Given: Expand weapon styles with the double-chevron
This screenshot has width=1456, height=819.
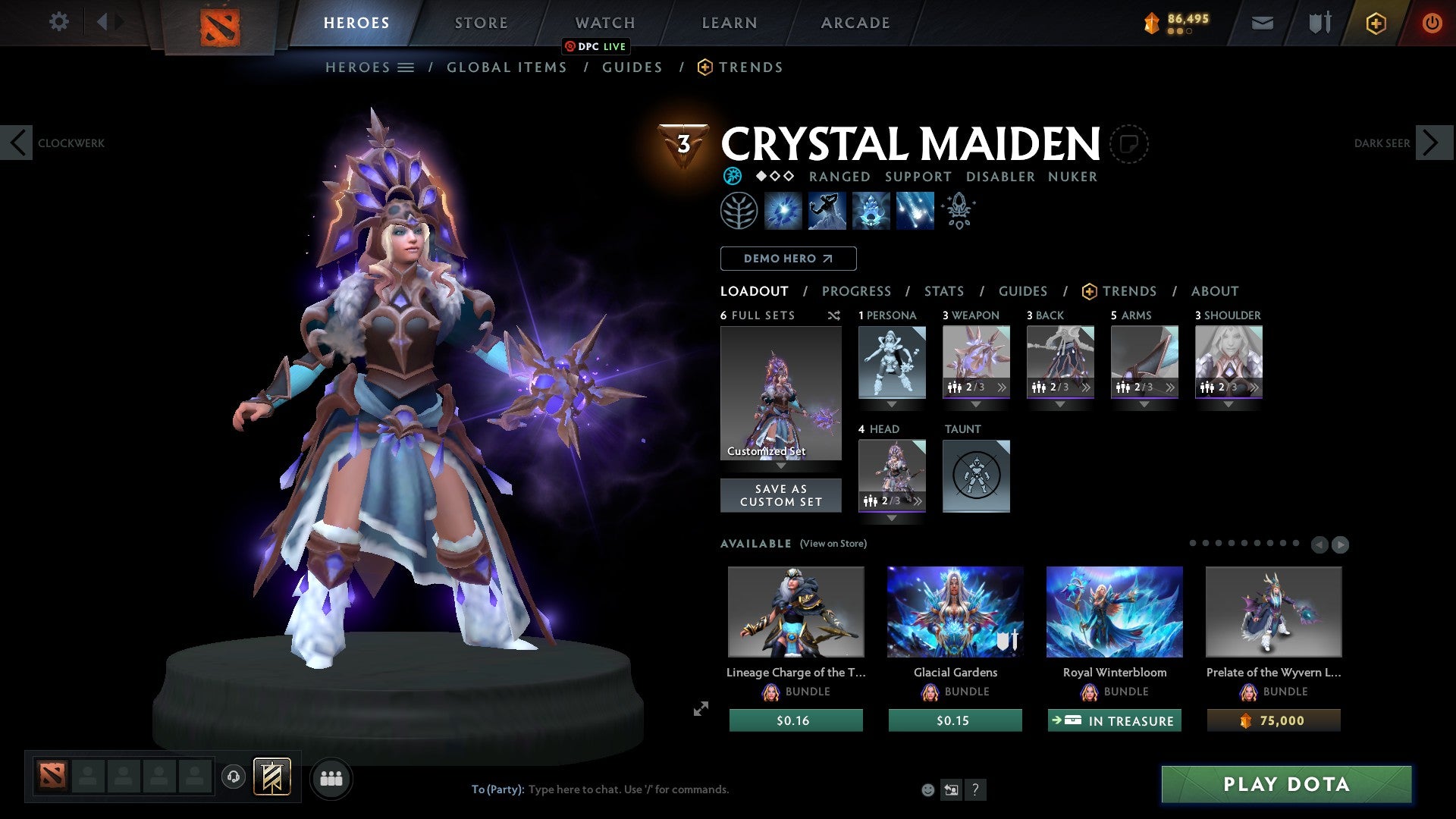Looking at the screenshot, I should click(x=1002, y=387).
